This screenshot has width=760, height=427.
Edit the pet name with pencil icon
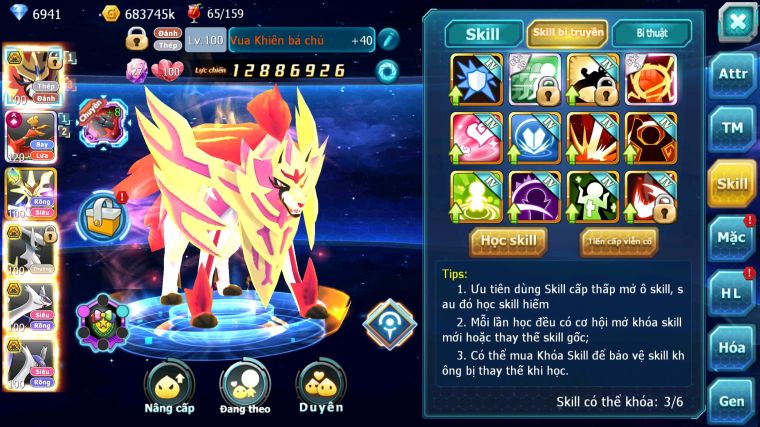(388, 40)
